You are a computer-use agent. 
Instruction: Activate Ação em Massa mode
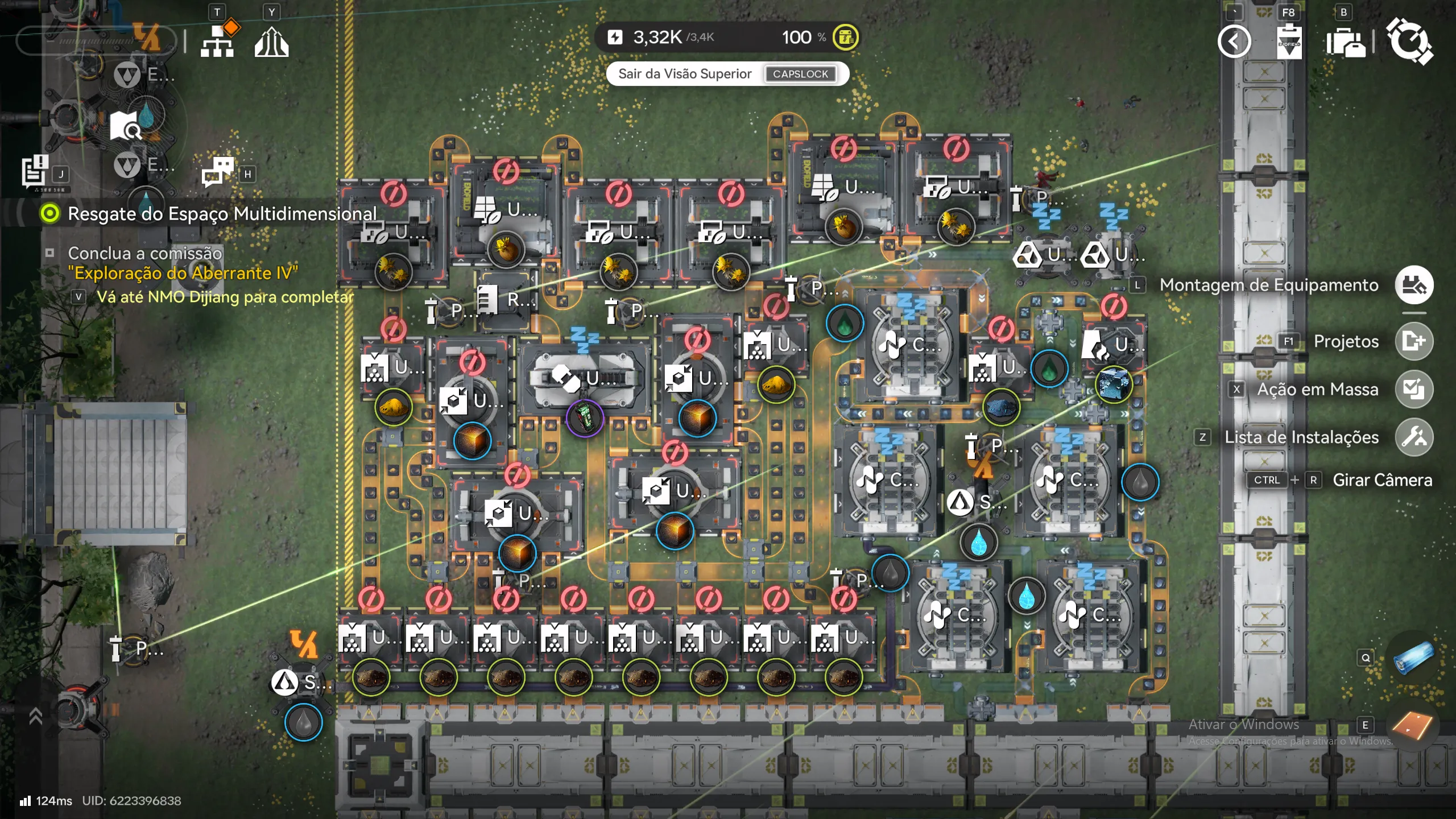click(1413, 390)
